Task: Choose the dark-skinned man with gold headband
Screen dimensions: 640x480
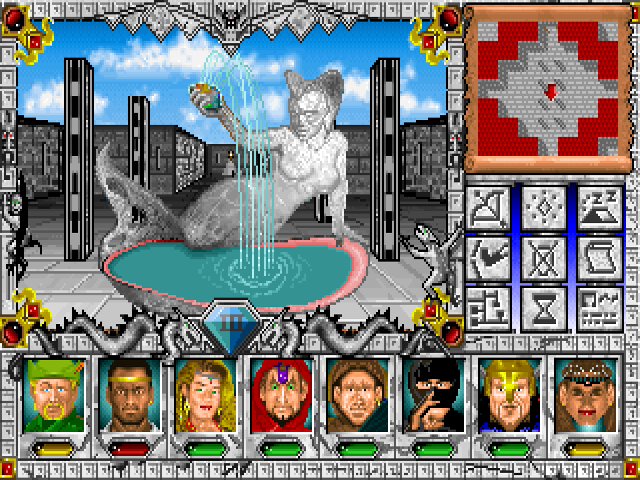Action: point(124,396)
